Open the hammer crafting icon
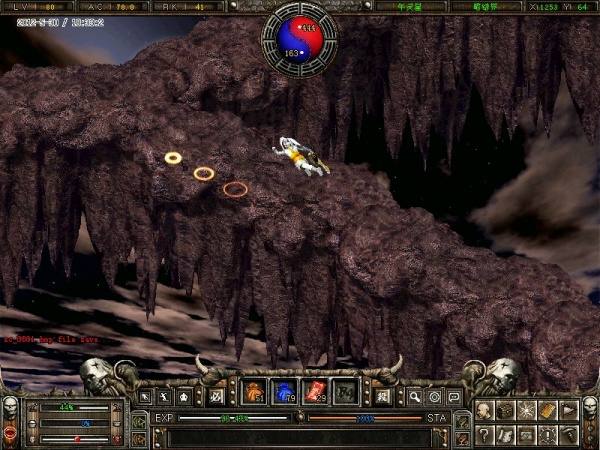The image size is (600, 450). tap(569, 434)
